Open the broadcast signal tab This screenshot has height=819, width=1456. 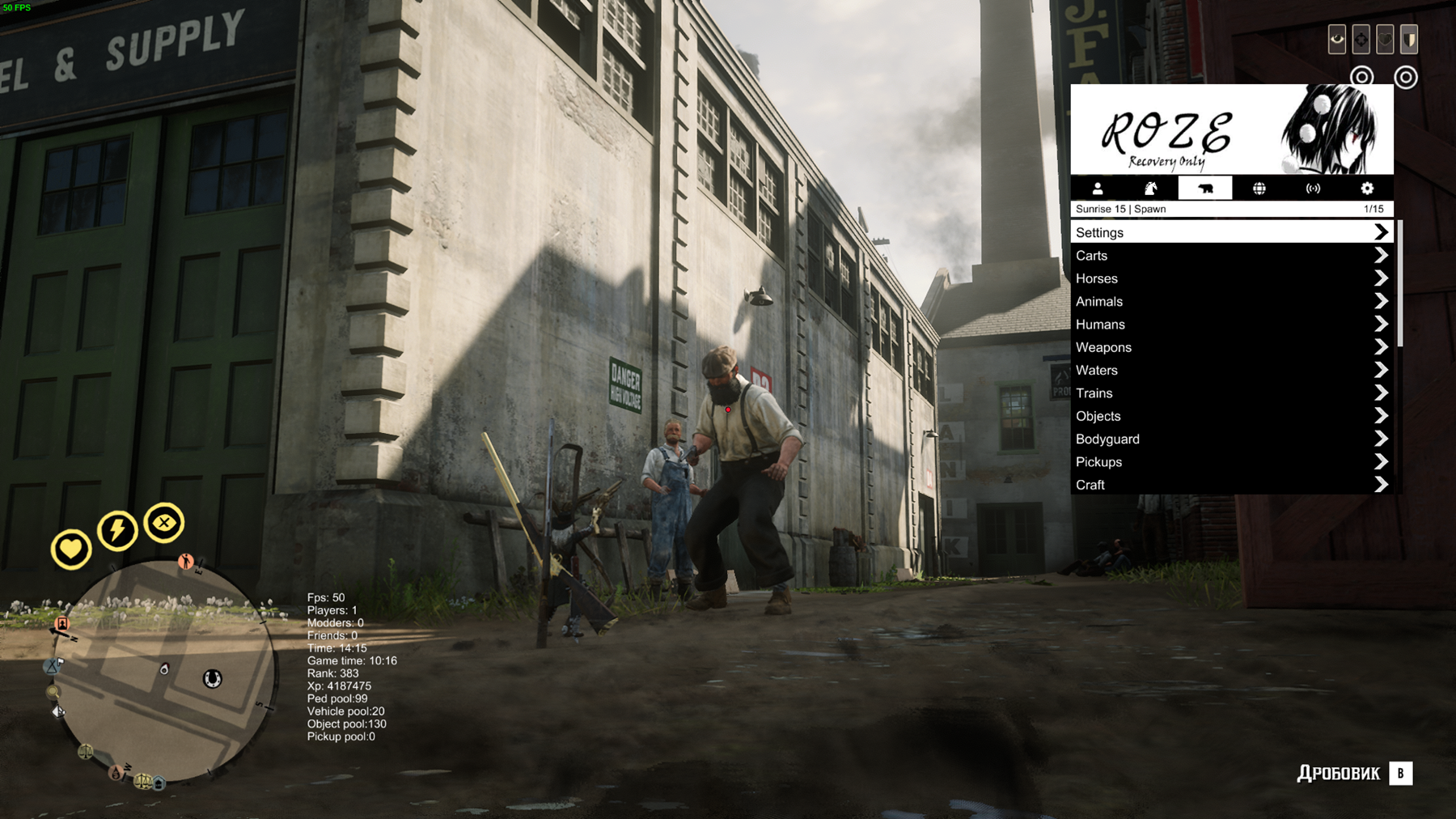(x=1313, y=189)
